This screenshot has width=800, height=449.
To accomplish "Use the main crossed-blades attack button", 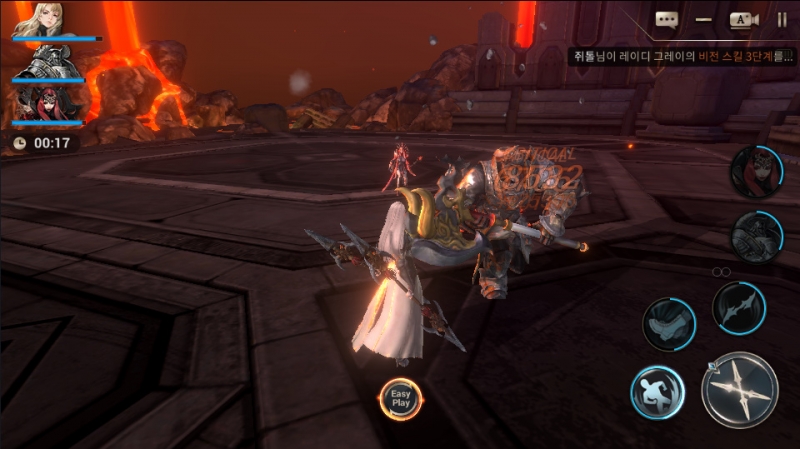I will pos(739,389).
